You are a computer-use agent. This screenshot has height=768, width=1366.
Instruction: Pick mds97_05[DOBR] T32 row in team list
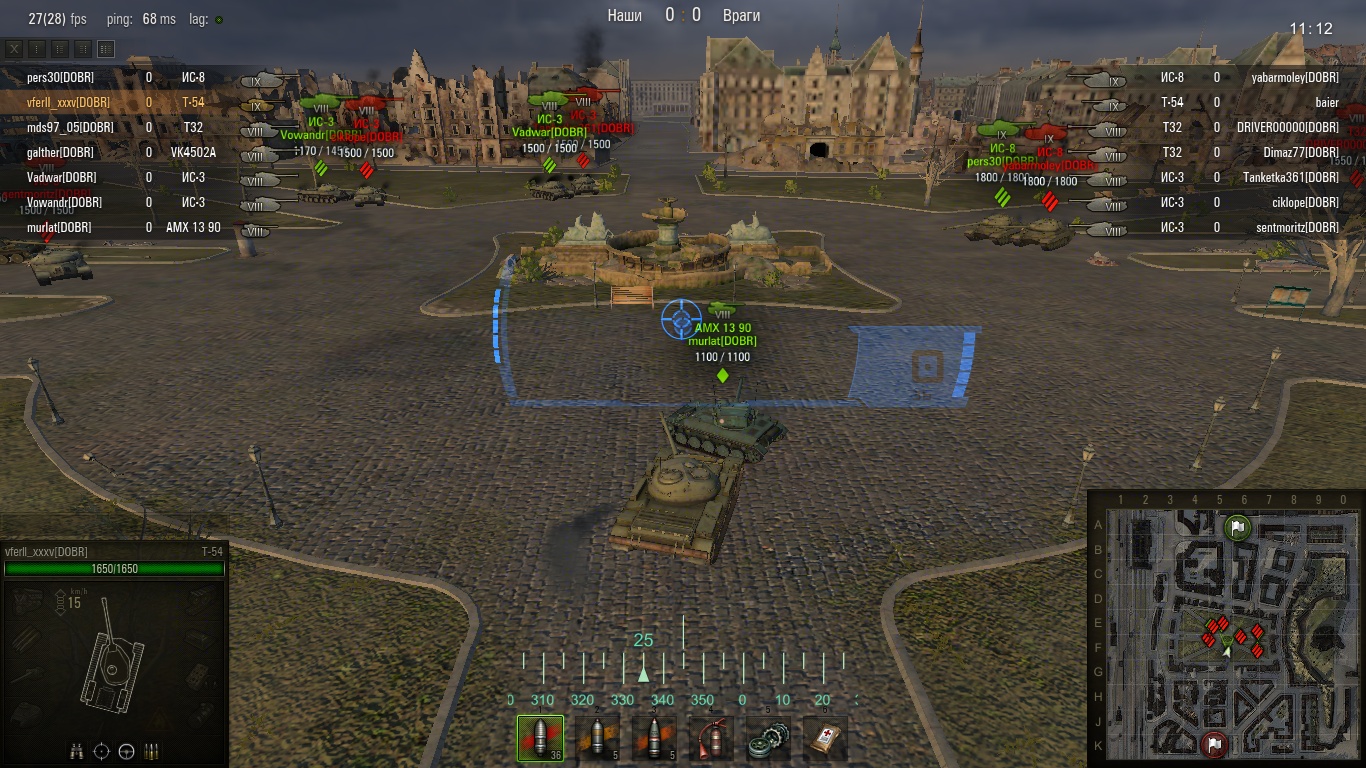point(70,127)
